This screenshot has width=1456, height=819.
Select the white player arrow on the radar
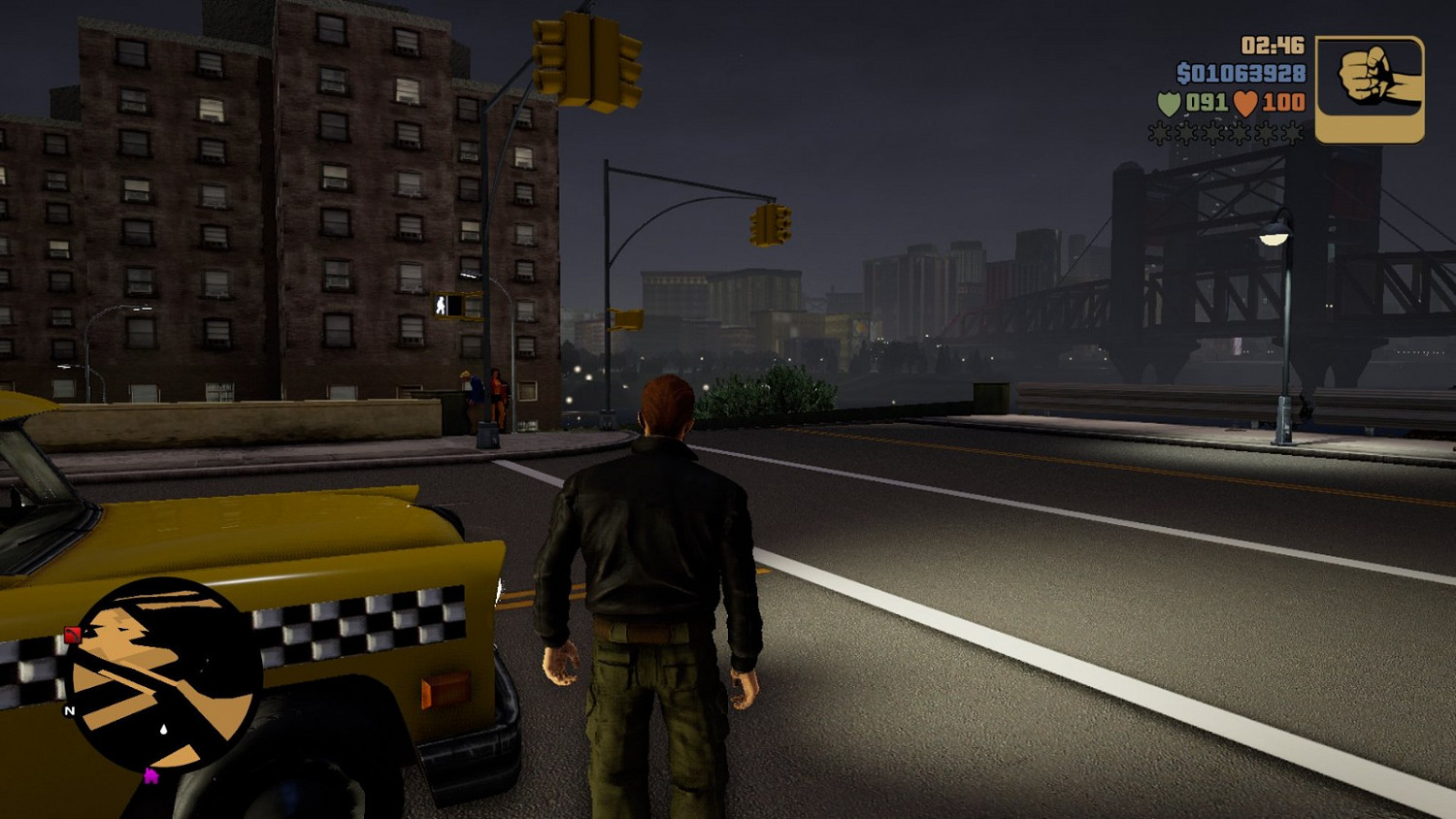coord(163,728)
